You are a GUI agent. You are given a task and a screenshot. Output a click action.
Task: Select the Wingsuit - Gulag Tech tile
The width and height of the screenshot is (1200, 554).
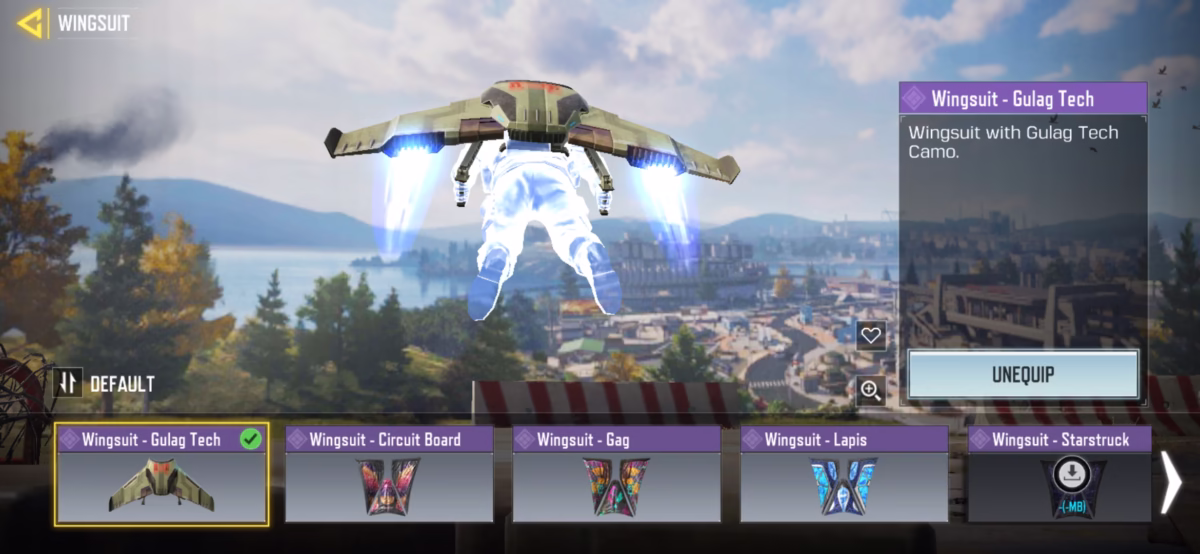click(x=162, y=475)
